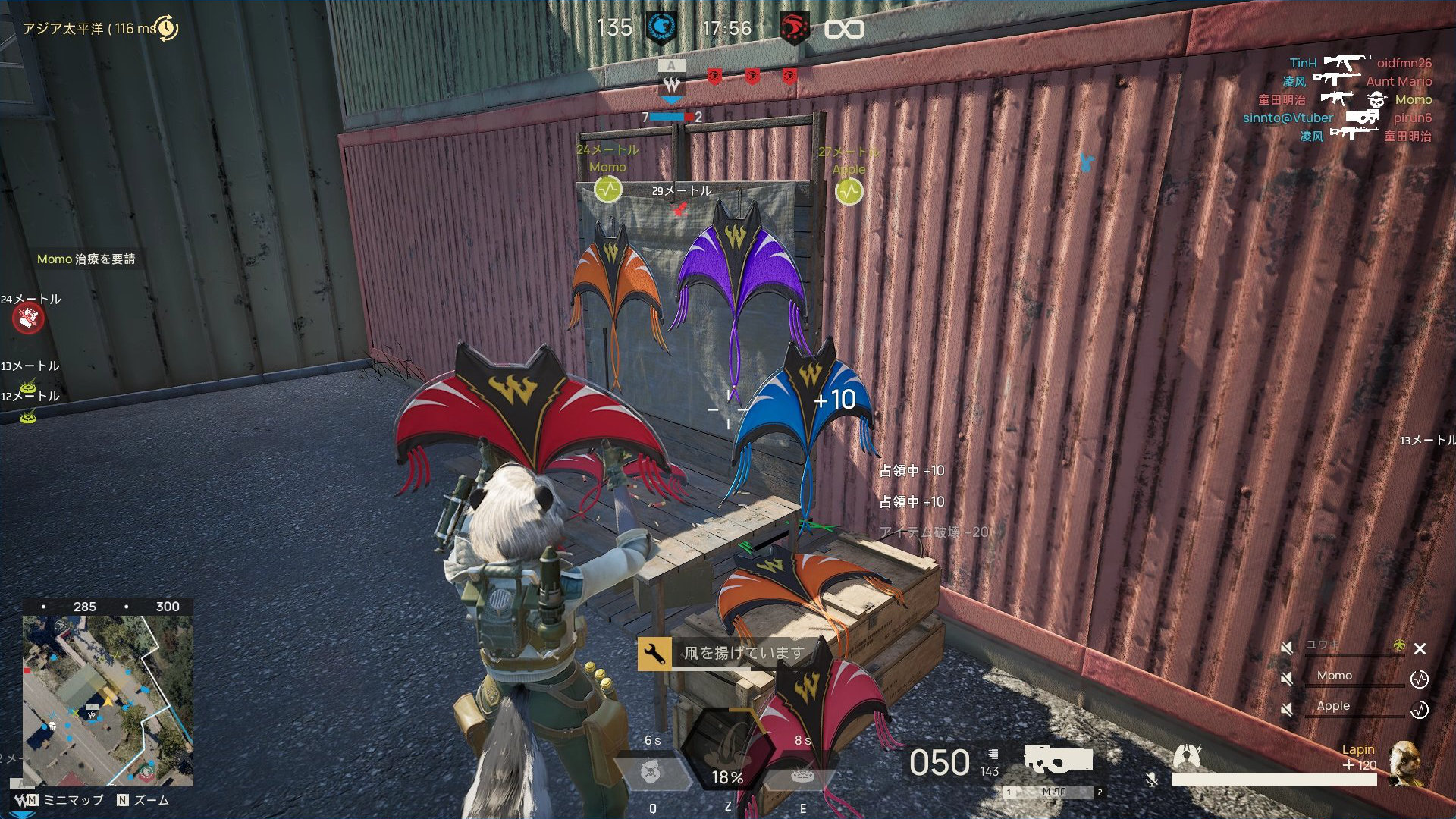Unmute squad member ユウキ's speaker
The image size is (1456, 819).
[1287, 648]
